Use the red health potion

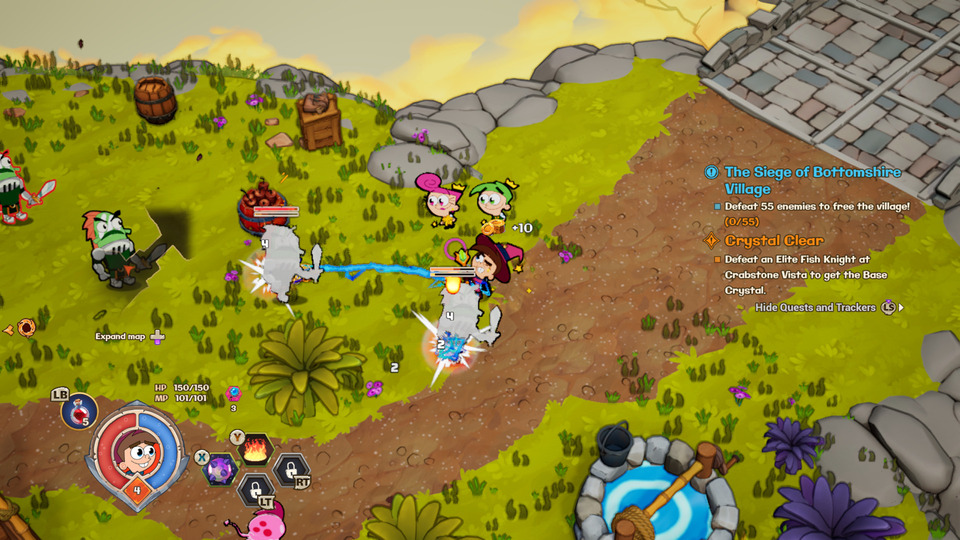(x=80, y=410)
